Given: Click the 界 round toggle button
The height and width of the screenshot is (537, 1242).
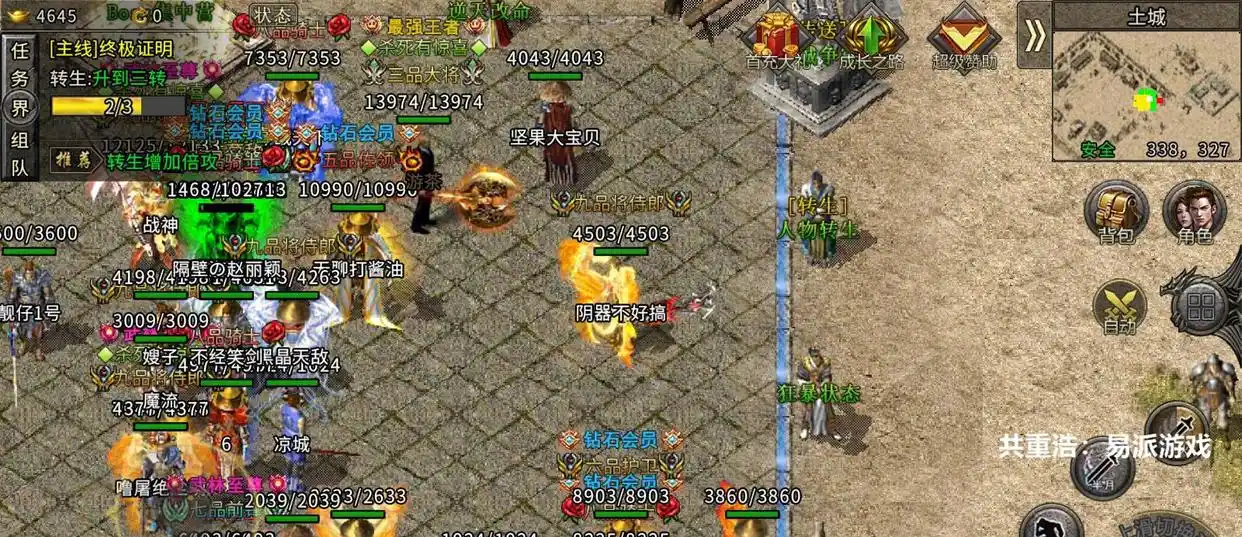Looking at the screenshot, I should (x=20, y=108).
